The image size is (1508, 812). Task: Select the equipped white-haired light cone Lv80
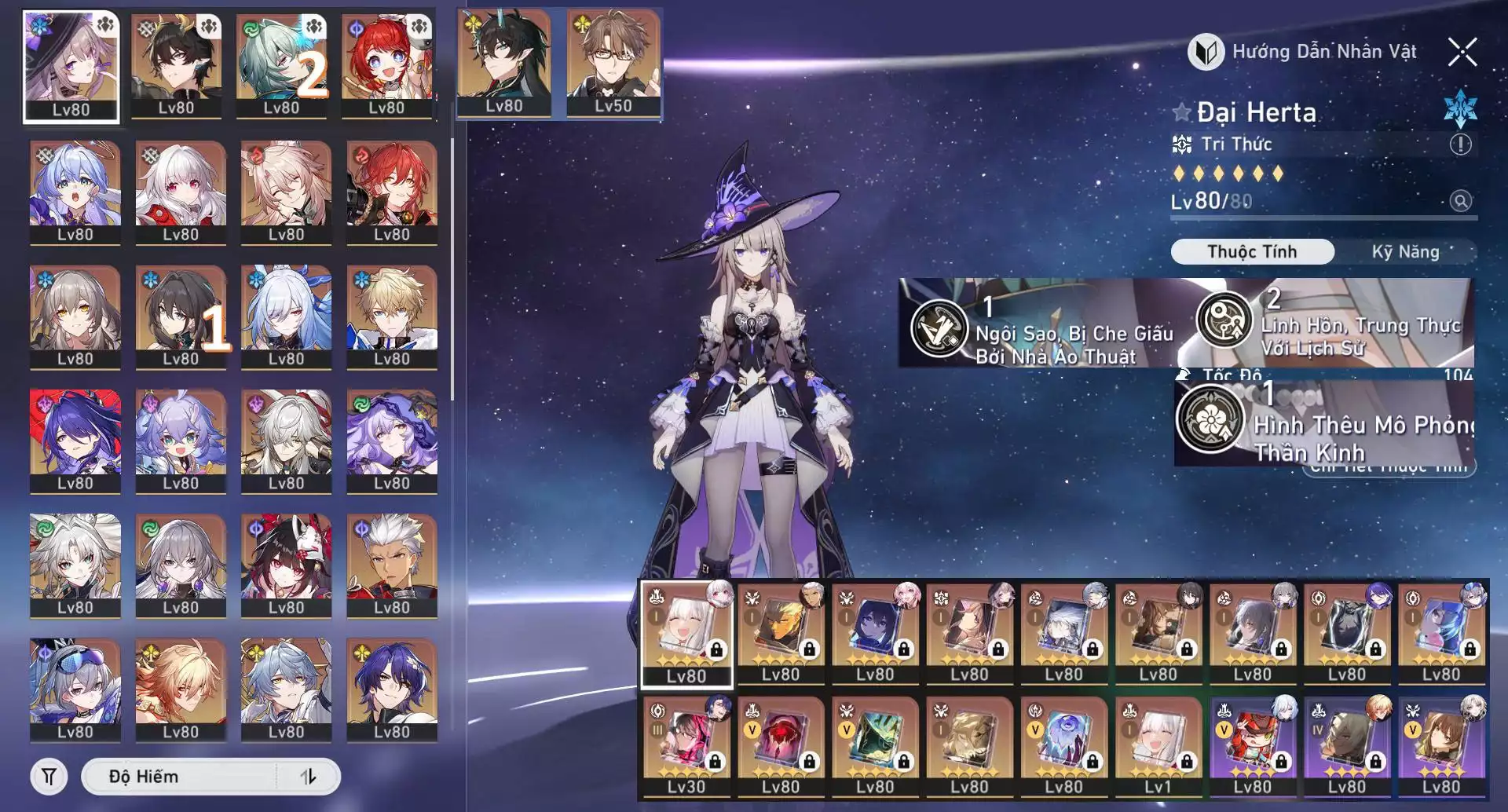(686, 635)
